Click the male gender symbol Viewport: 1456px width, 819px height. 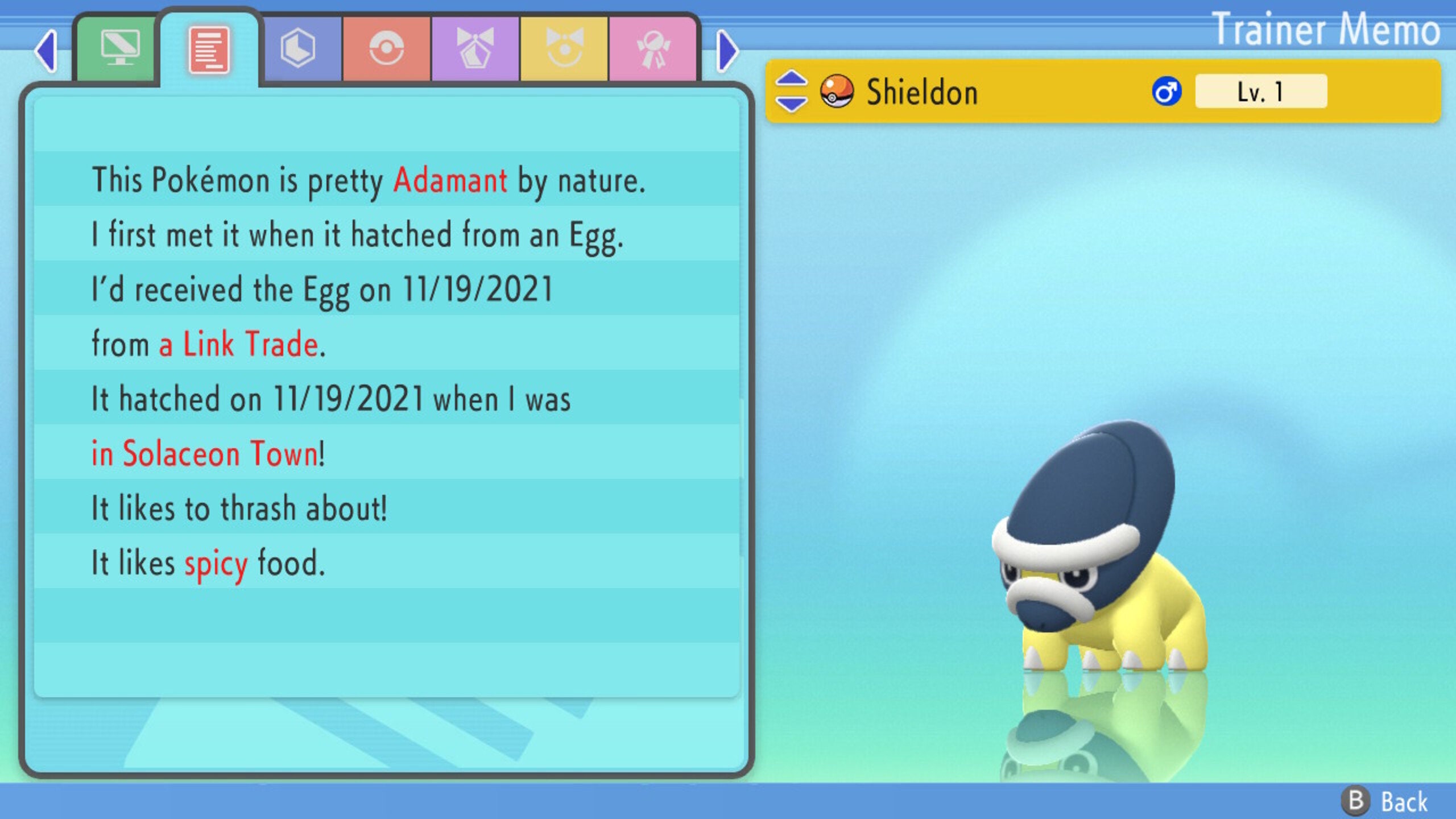(1168, 91)
